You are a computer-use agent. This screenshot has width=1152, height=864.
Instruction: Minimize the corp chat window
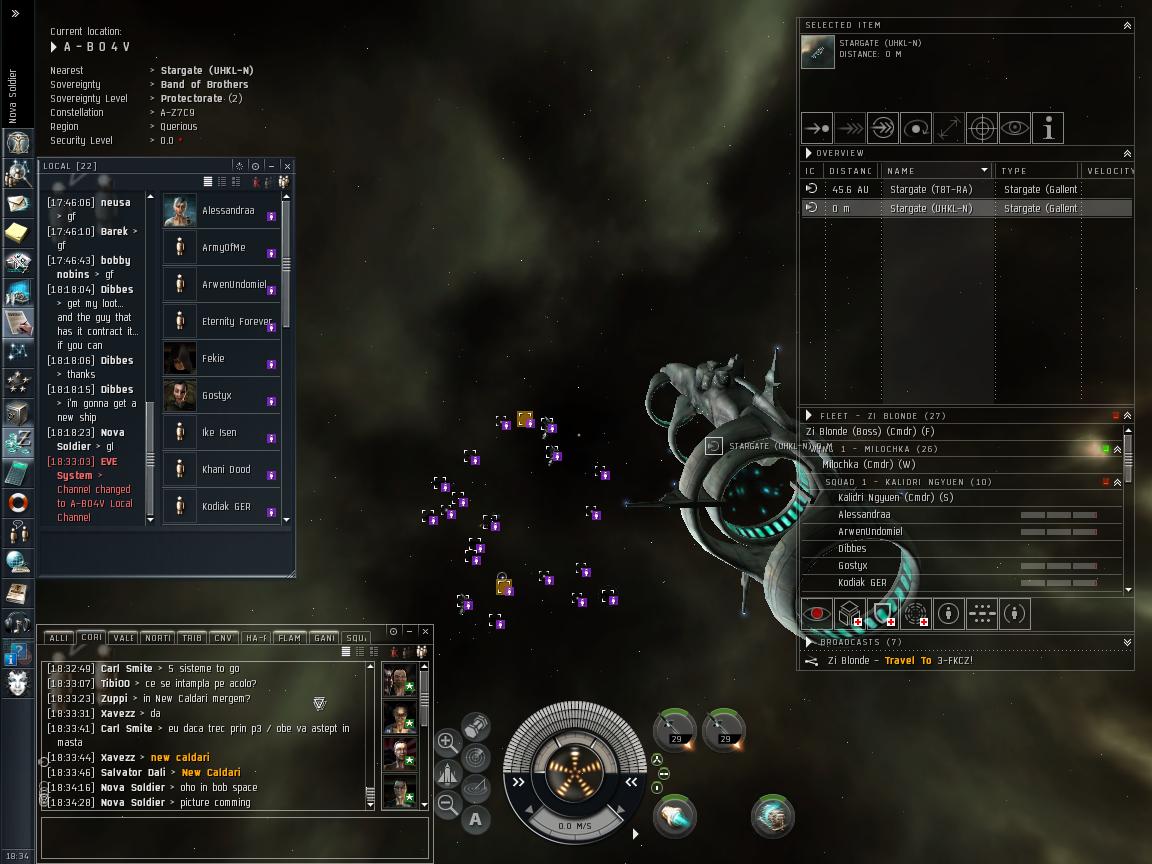[x=409, y=632]
